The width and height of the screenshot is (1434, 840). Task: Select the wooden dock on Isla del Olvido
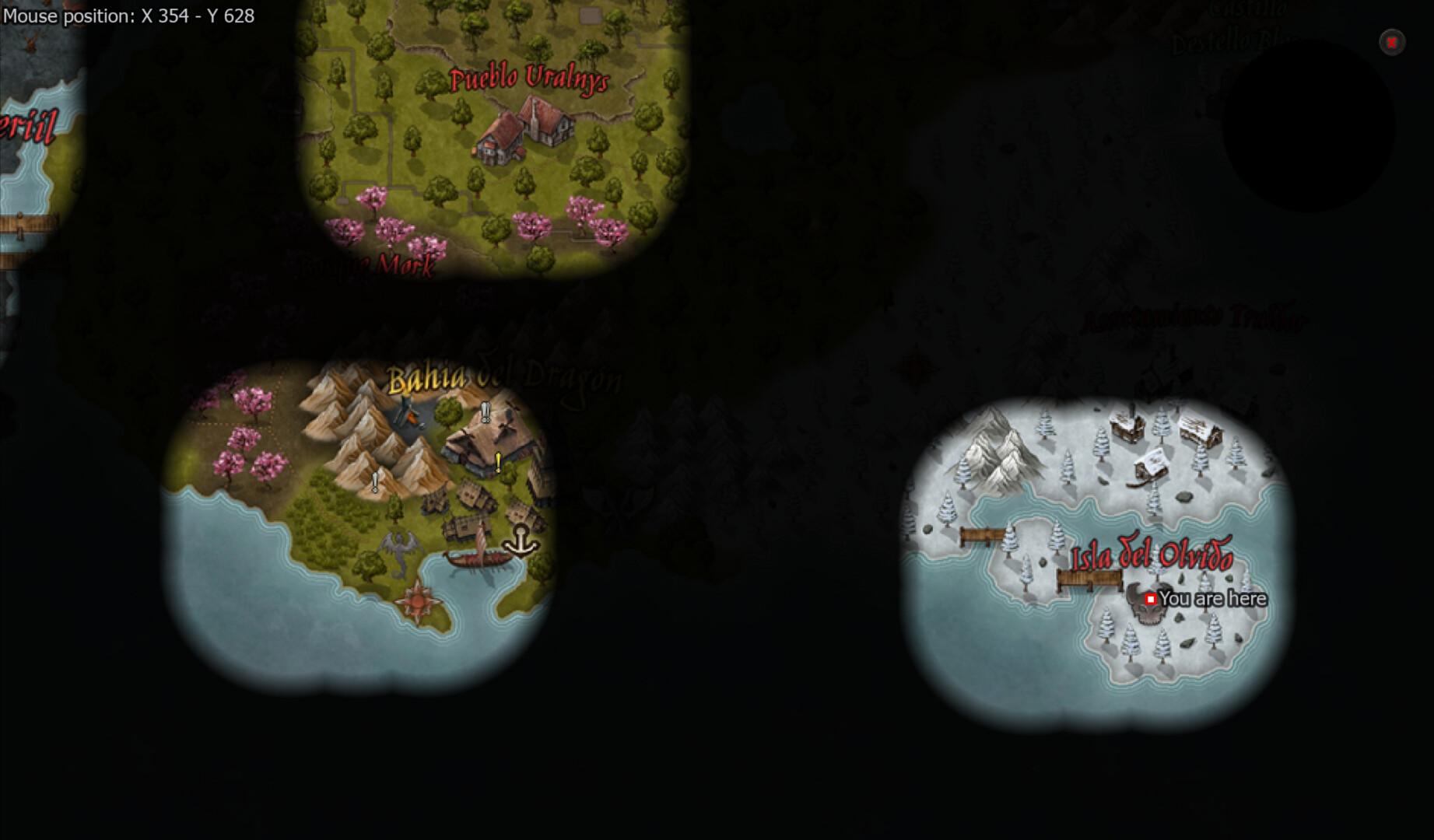[1089, 579]
